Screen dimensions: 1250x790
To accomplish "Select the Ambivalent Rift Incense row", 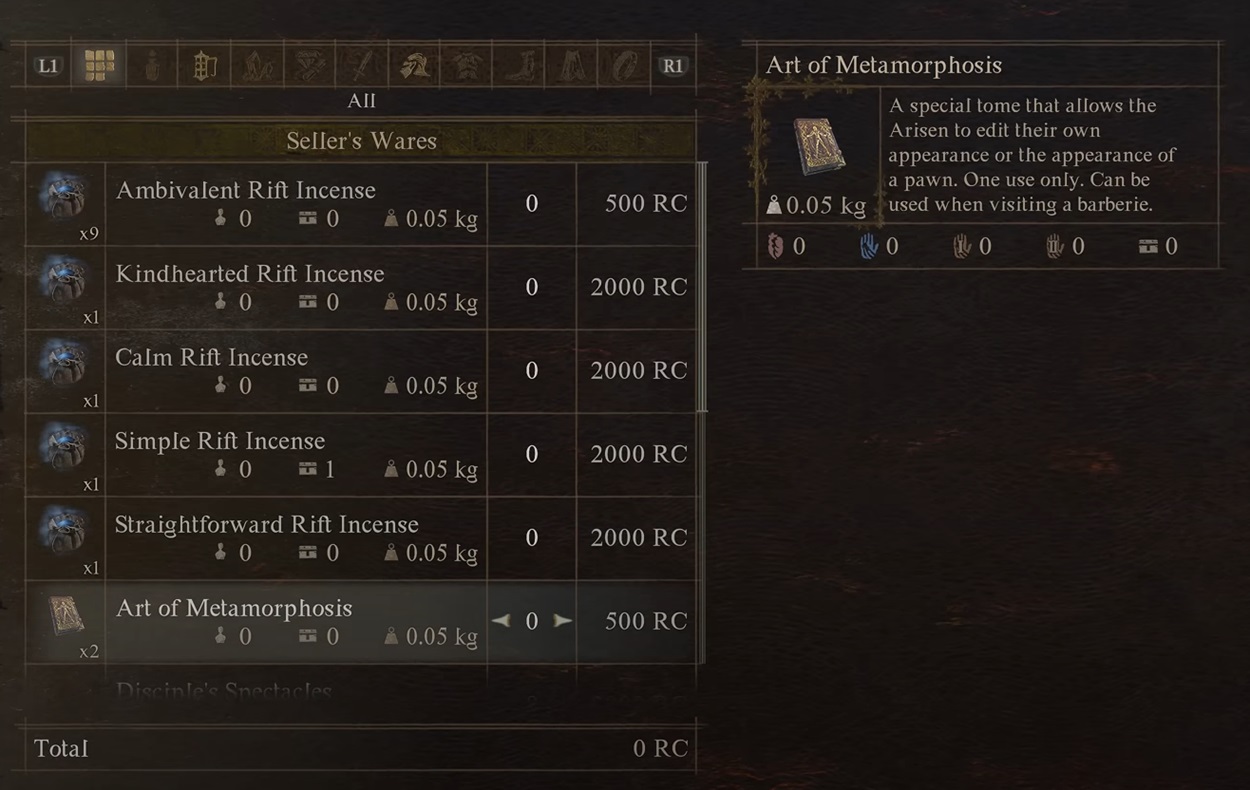I will [300, 204].
